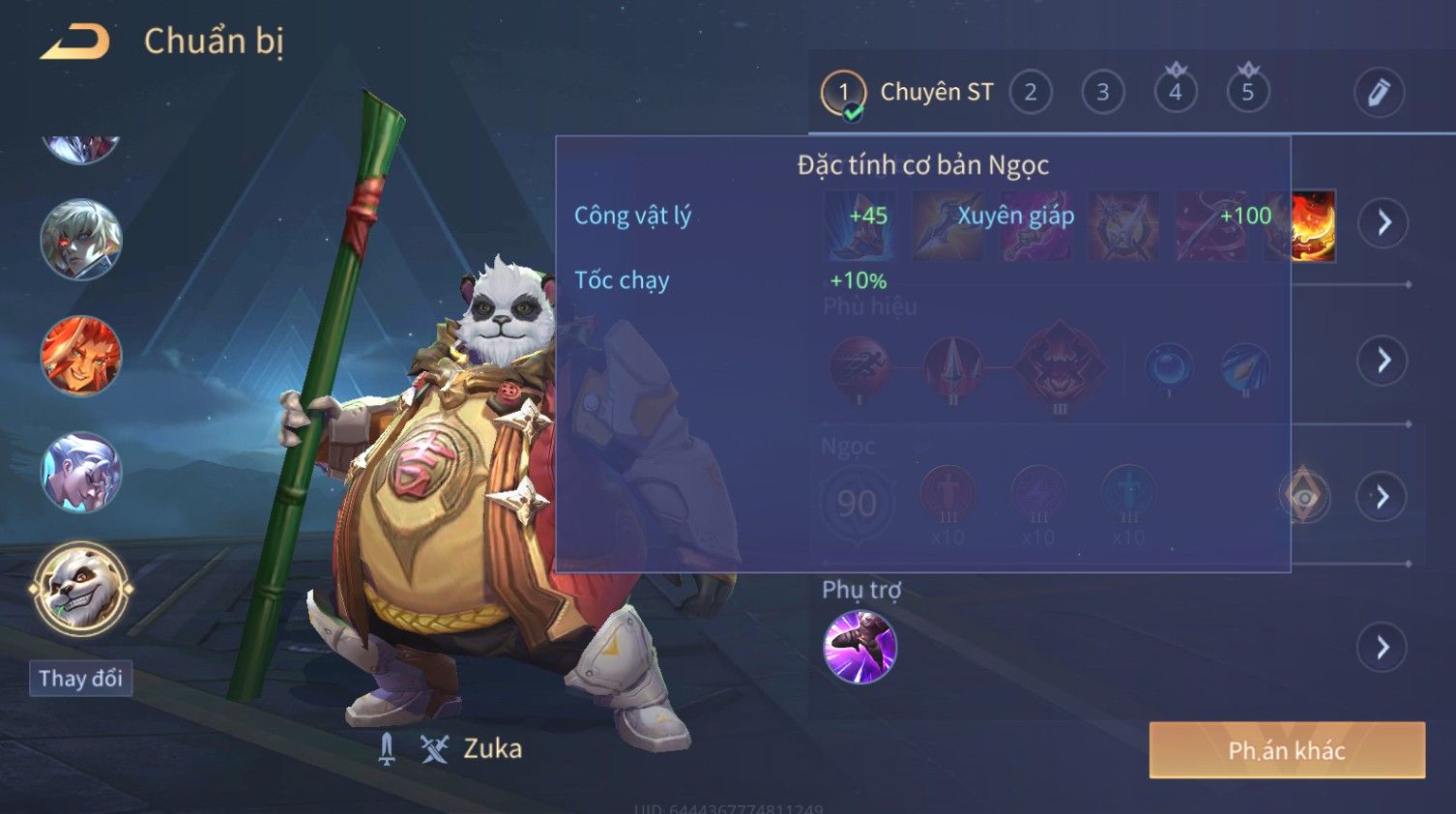Image resolution: width=1456 pixels, height=814 pixels.
Task: Go back using the return arrow
Action: pyautogui.click(x=75, y=42)
